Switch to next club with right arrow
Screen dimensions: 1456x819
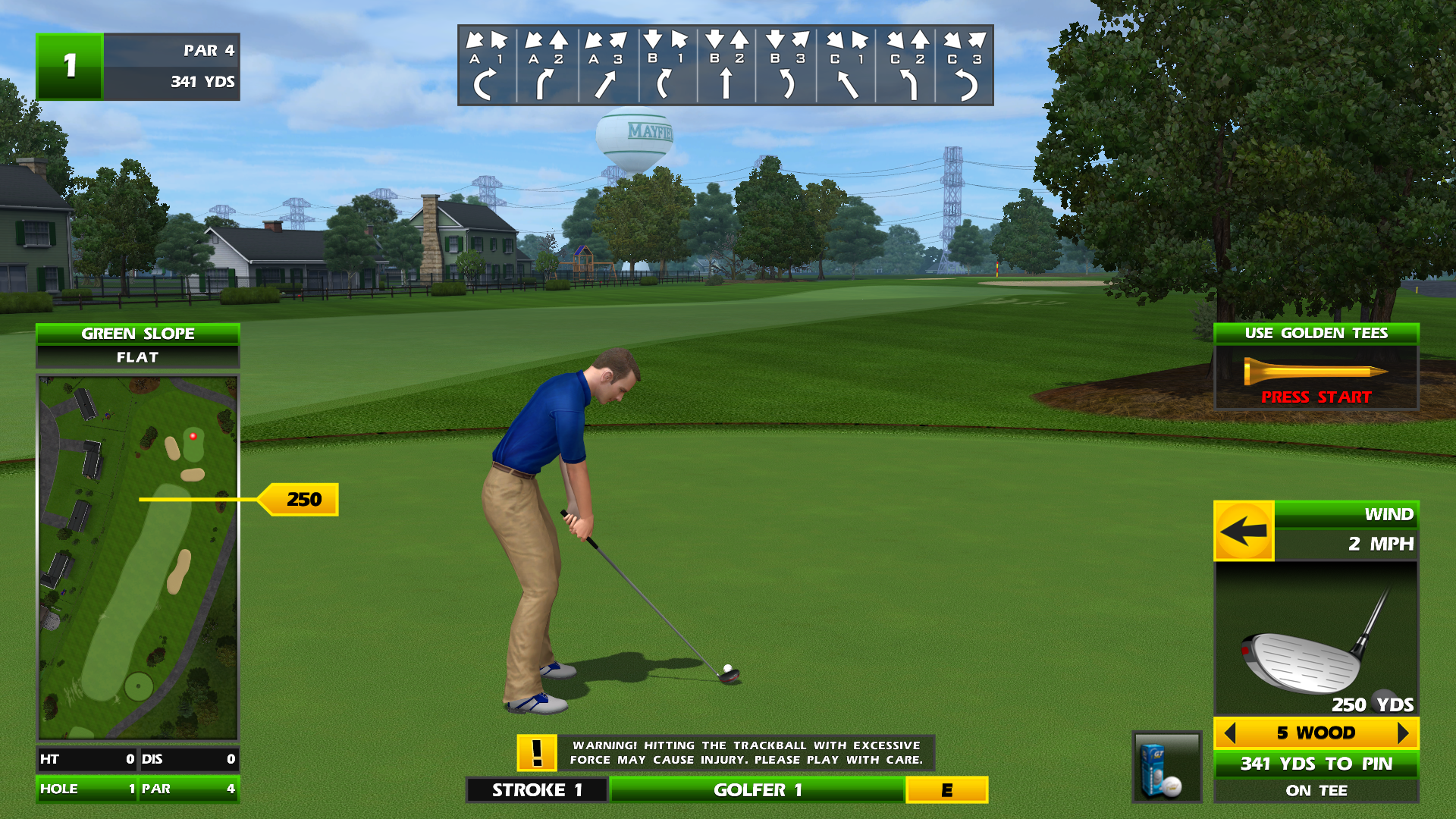click(x=1403, y=733)
